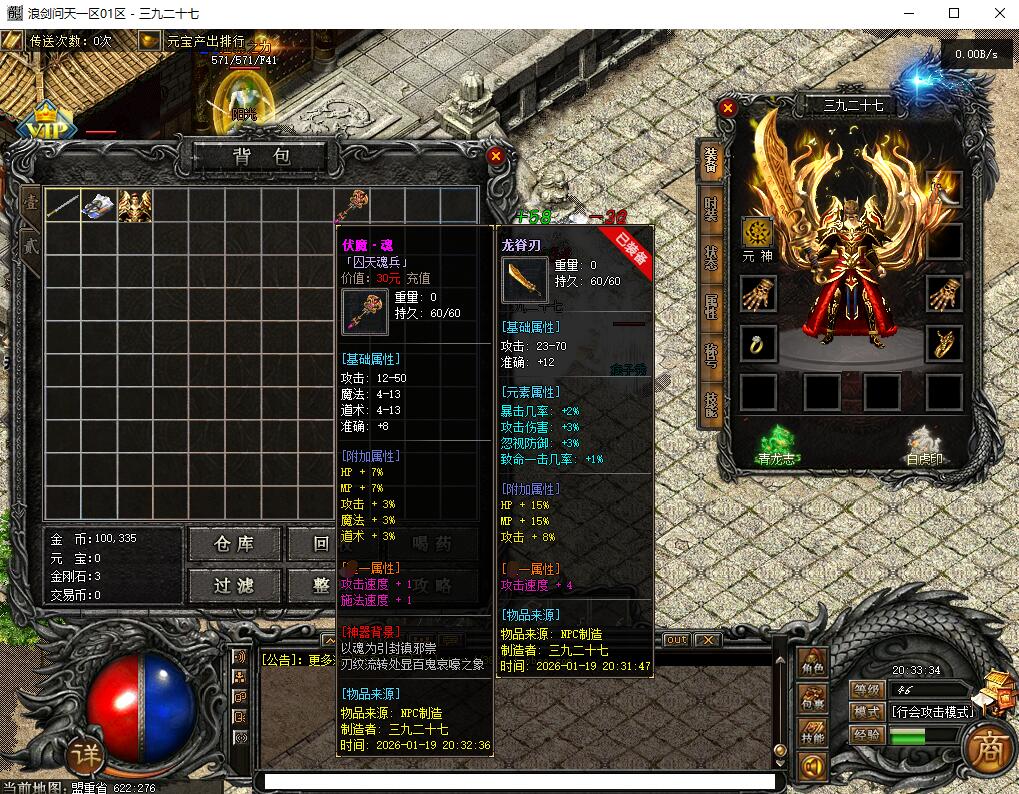The height and width of the screenshot is (794, 1019).
Task: Click the 详 details button by the orb
Action: pyautogui.click(x=89, y=757)
